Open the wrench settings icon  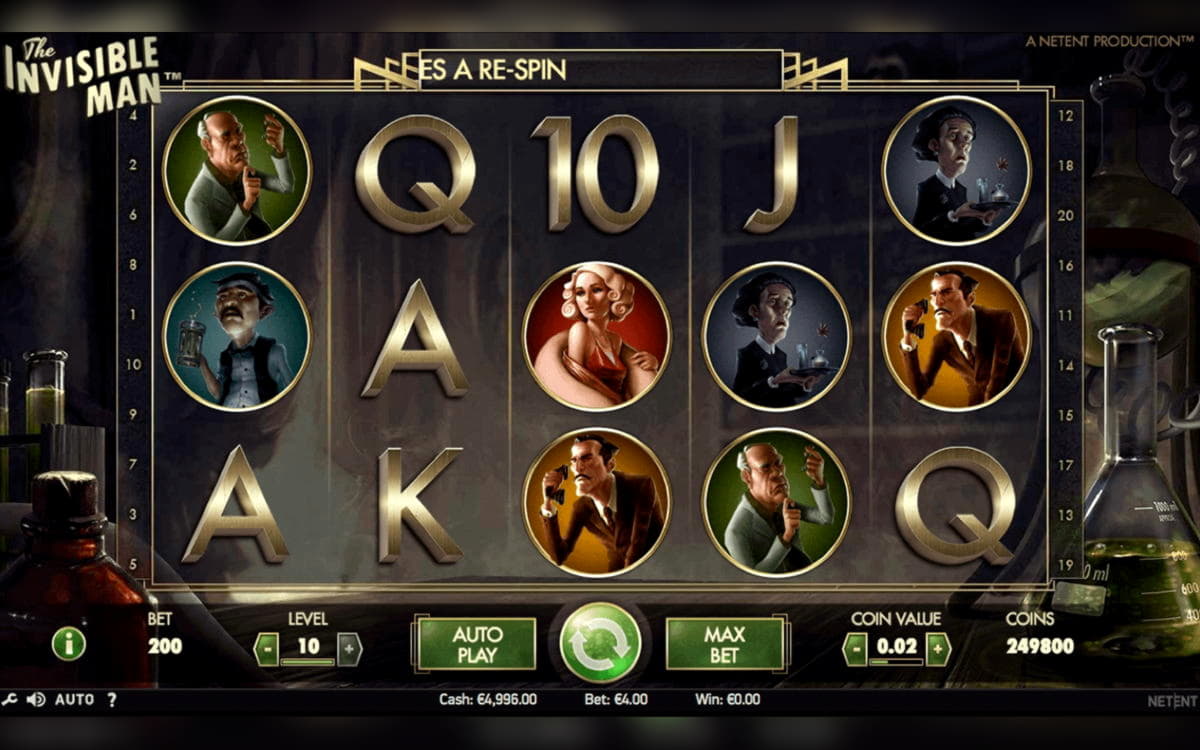tap(10, 700)
